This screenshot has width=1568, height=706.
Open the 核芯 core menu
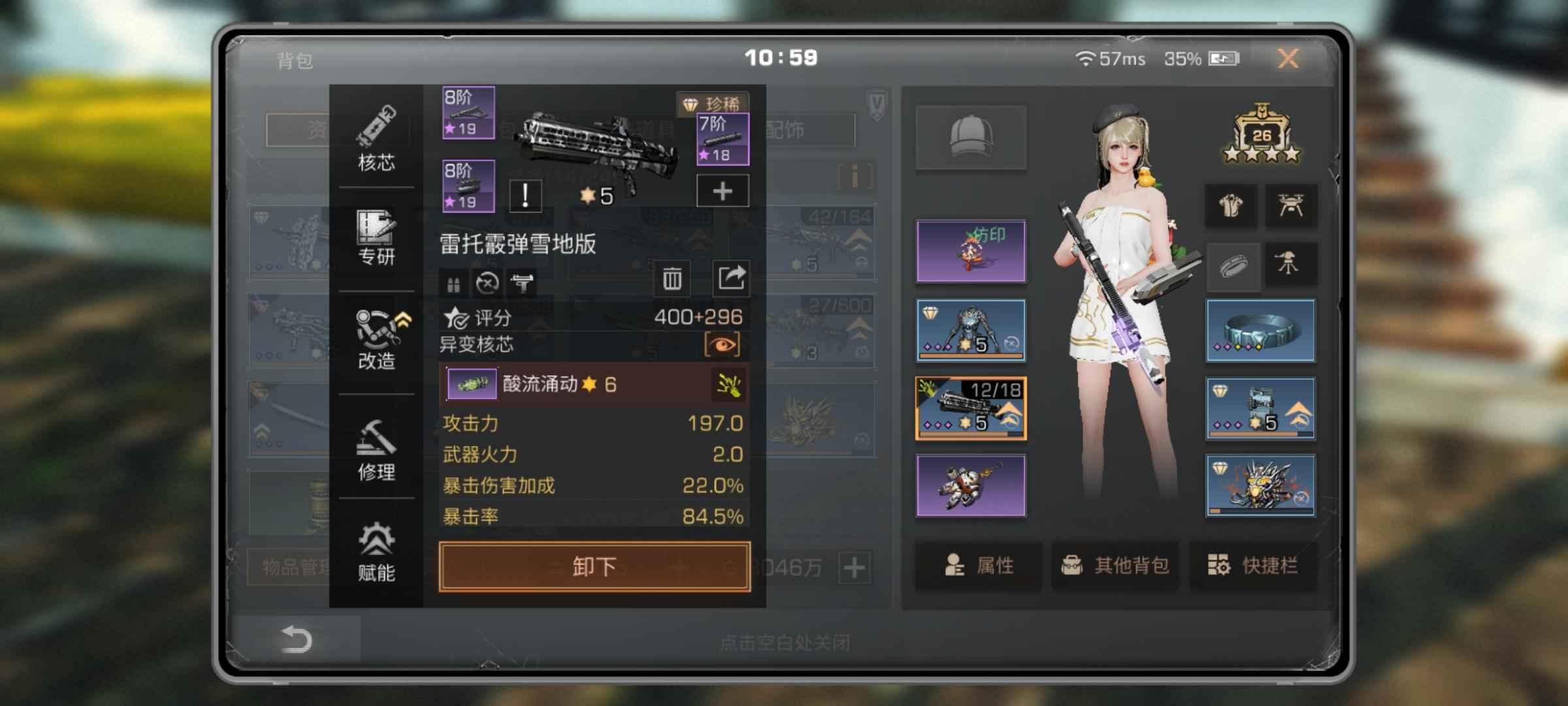click(x=376, y=139)
